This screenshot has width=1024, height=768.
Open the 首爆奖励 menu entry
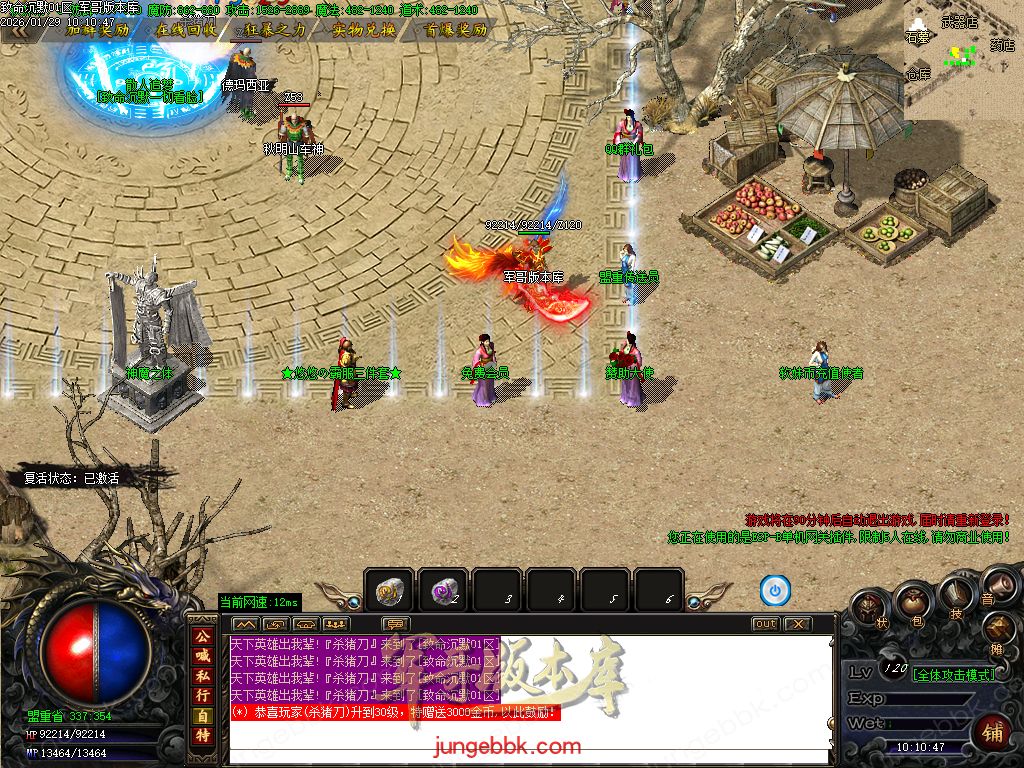tap(454, 30)
